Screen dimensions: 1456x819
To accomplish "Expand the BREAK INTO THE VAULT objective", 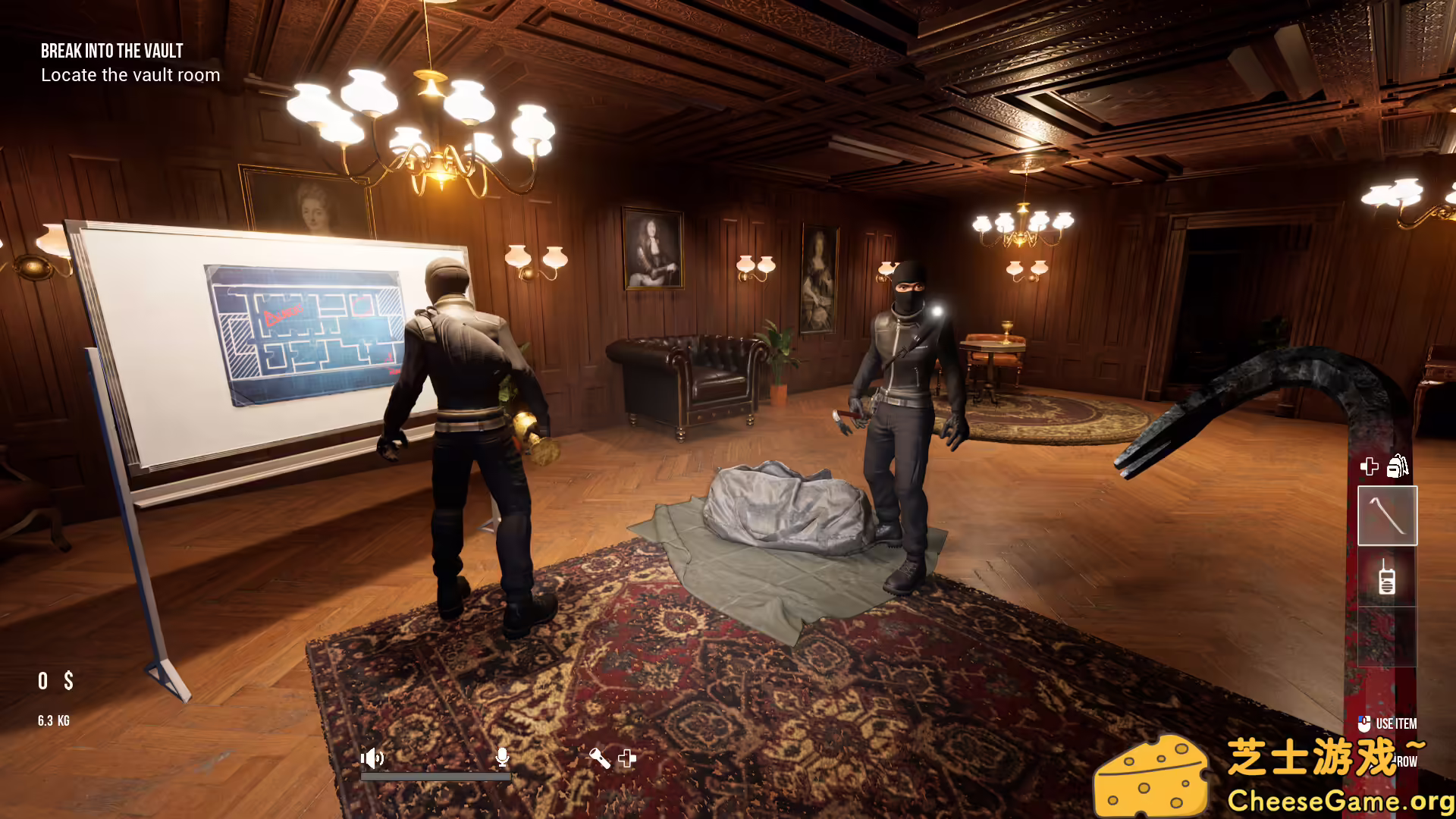I will [111, 51].
